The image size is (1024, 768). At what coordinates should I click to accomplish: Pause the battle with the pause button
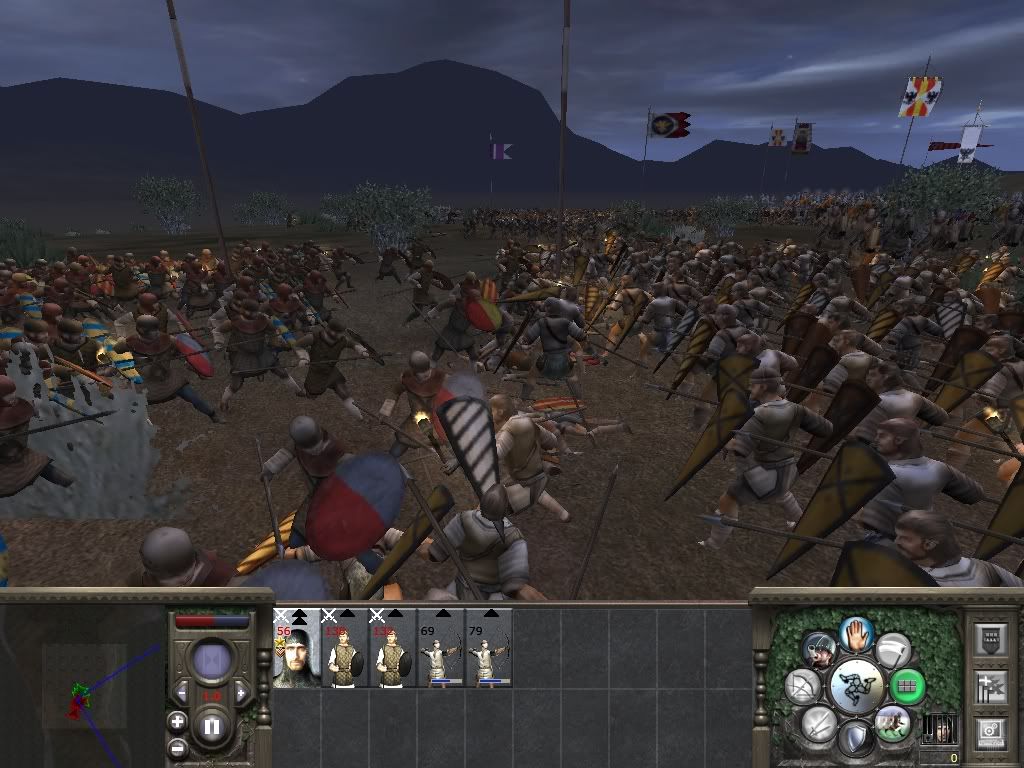tap(212, 727)
